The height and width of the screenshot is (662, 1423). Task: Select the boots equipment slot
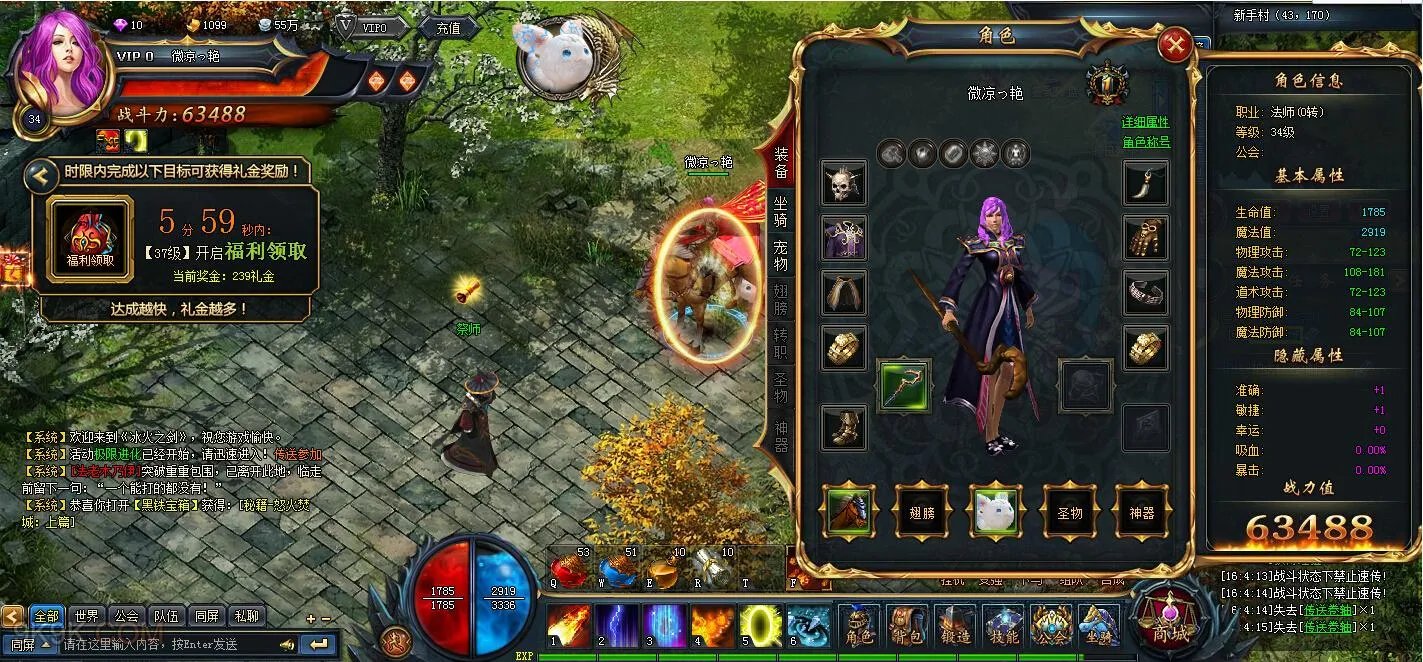point(844,427)
